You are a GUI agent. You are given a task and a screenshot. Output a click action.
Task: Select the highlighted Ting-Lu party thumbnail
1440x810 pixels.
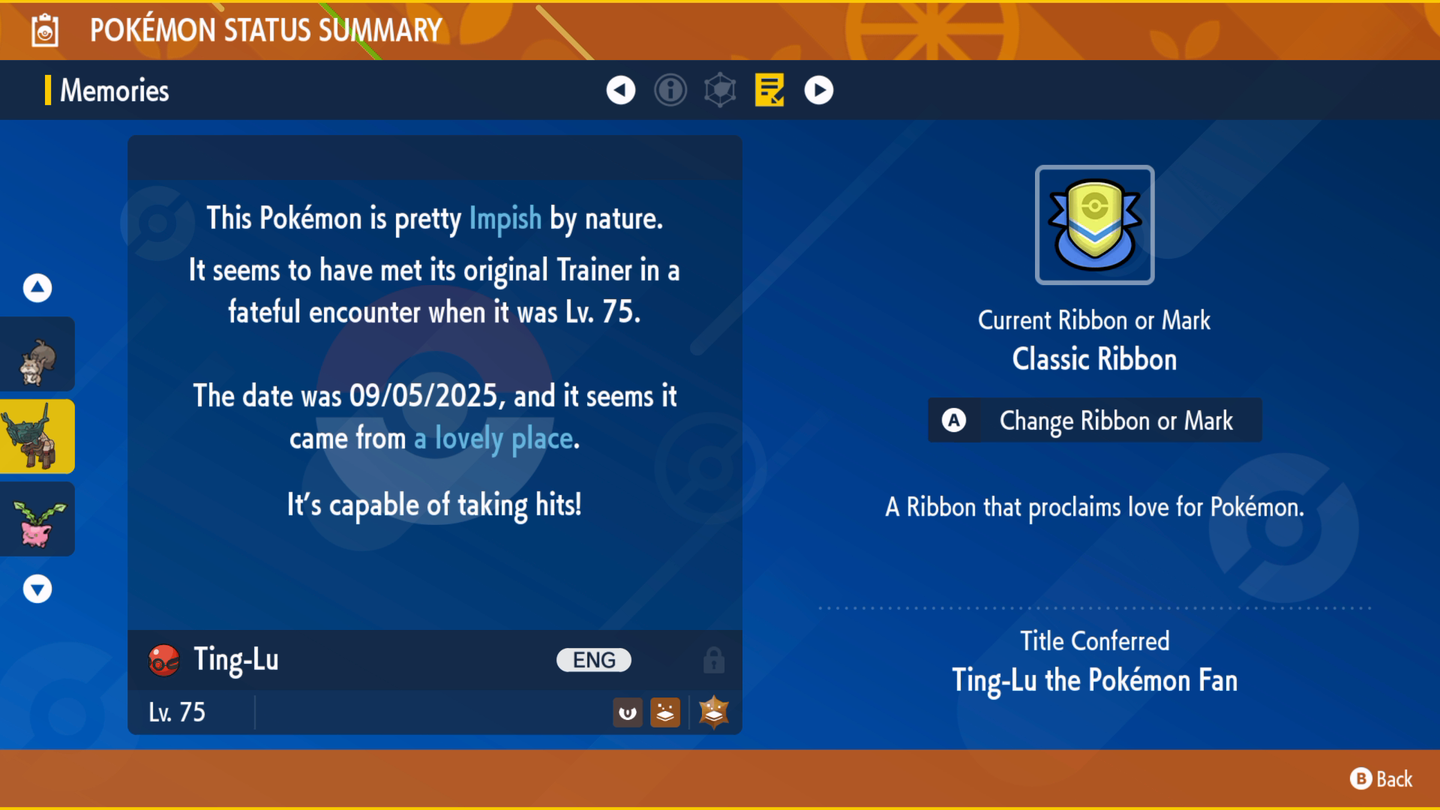[x=38, y=437]
